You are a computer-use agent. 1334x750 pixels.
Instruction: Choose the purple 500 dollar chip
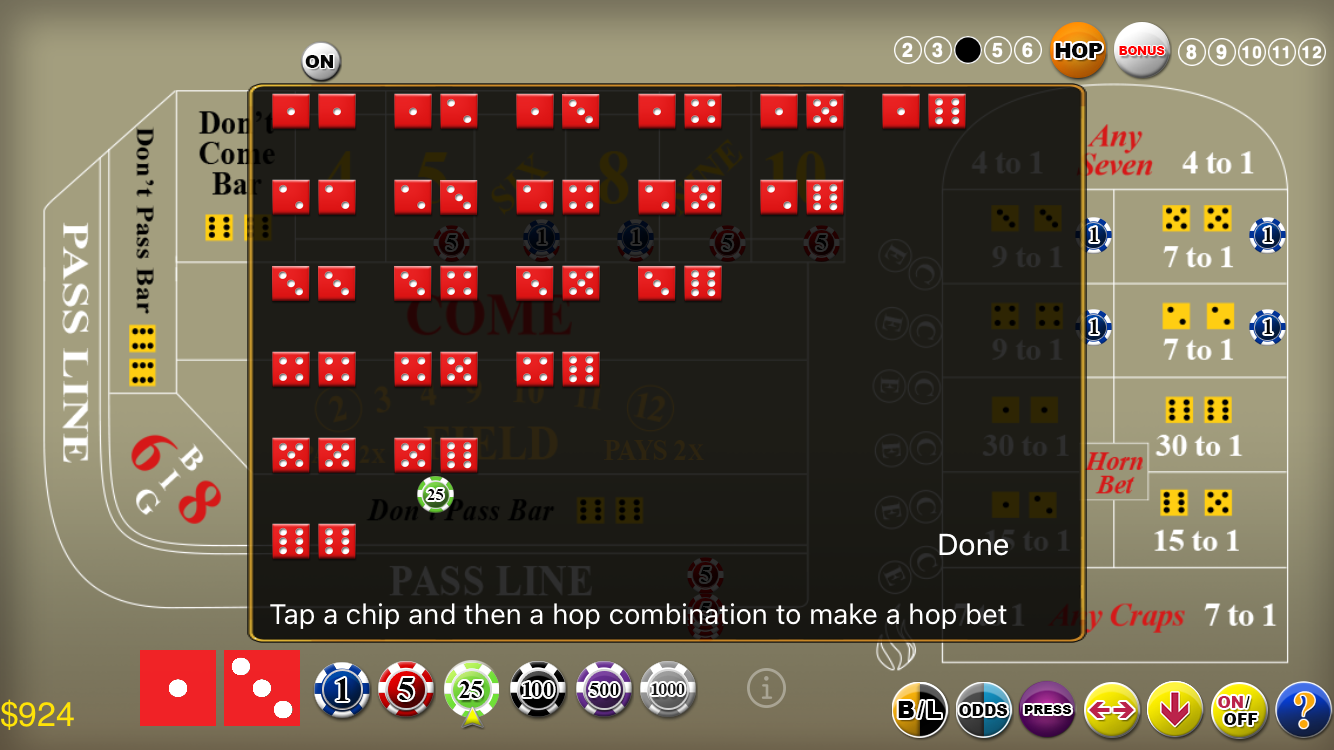[604, 689]
